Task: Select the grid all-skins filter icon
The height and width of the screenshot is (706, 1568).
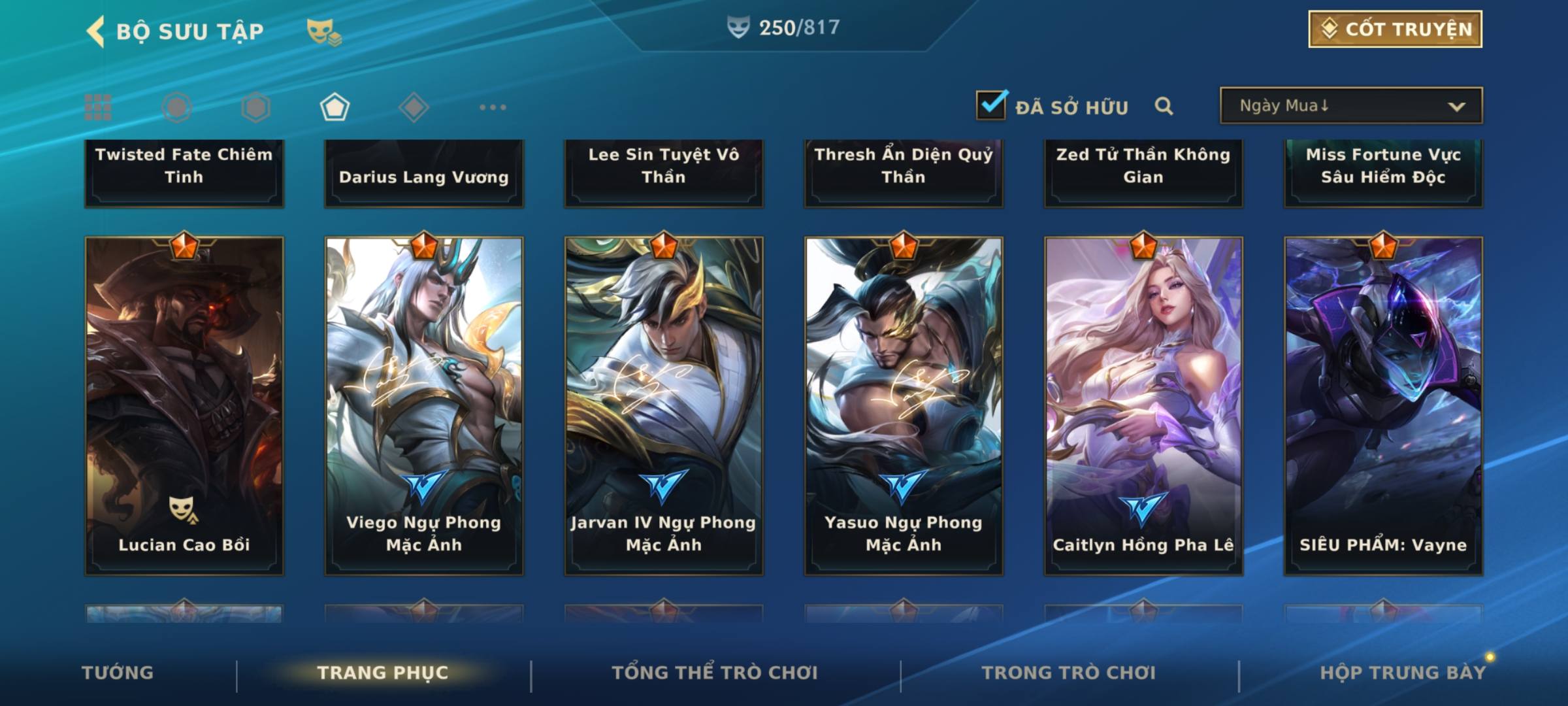Action: (x=98, y=107)
